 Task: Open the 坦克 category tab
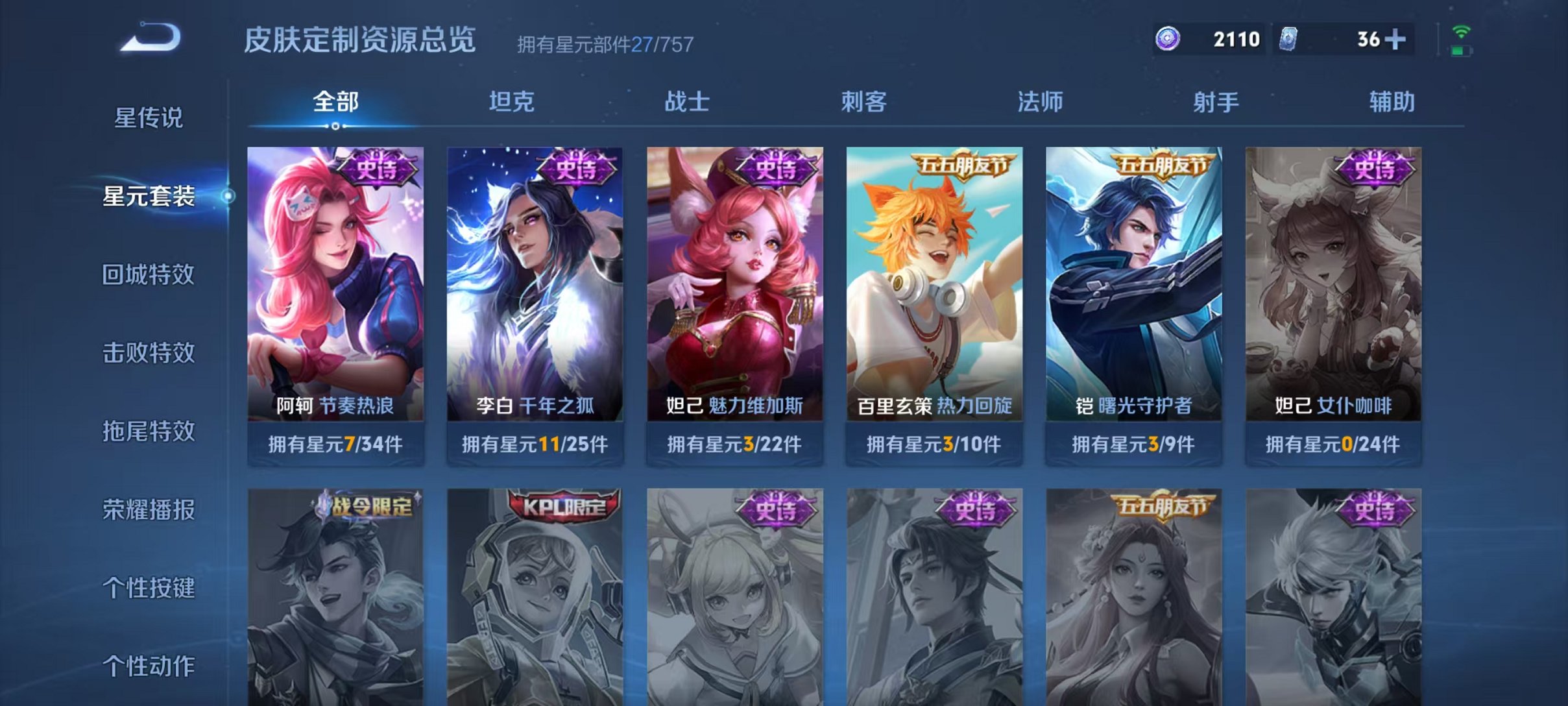click(x=513, y=101)
